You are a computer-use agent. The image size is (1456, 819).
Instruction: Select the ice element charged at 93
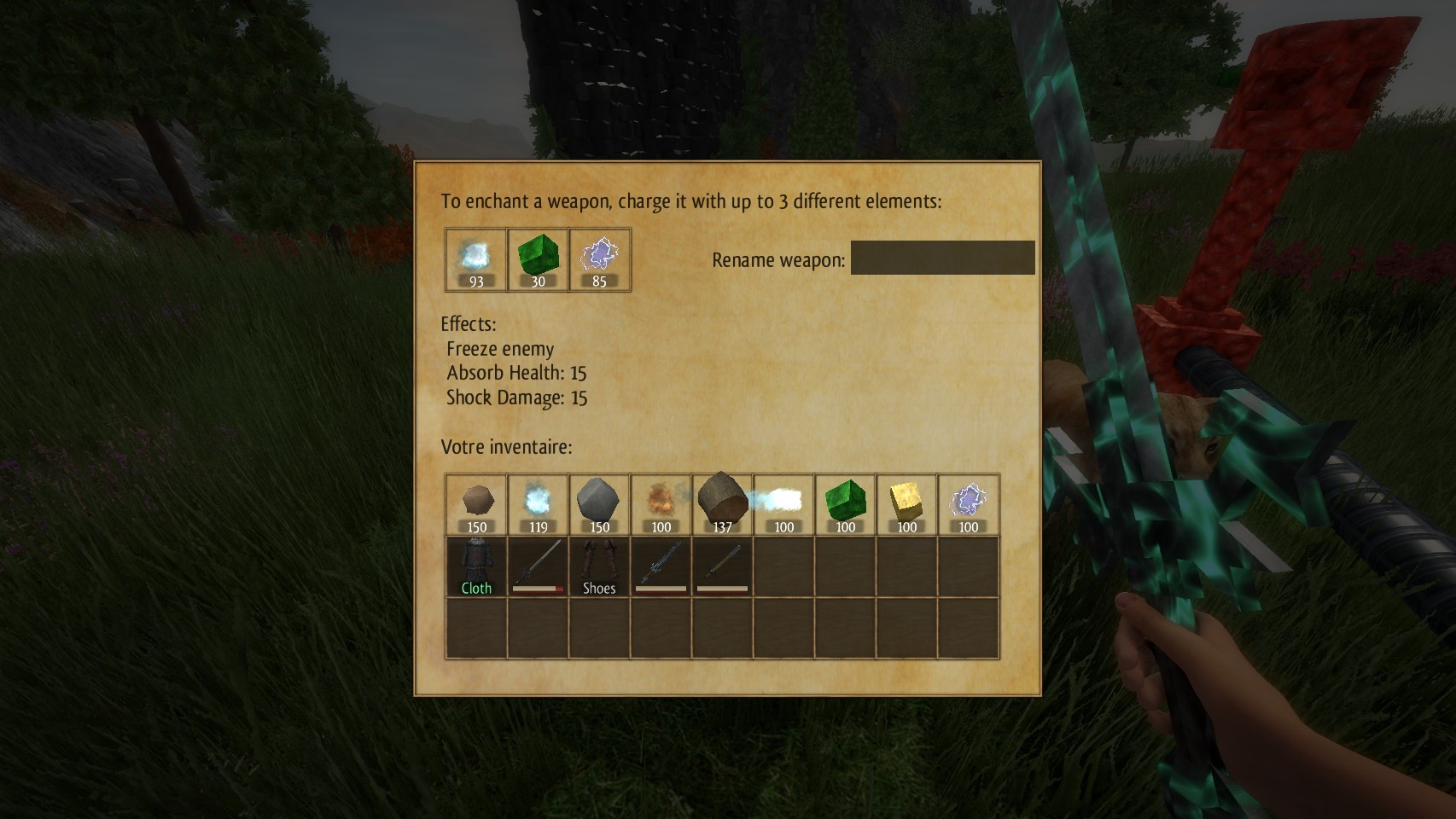click(x=475, y=259)
